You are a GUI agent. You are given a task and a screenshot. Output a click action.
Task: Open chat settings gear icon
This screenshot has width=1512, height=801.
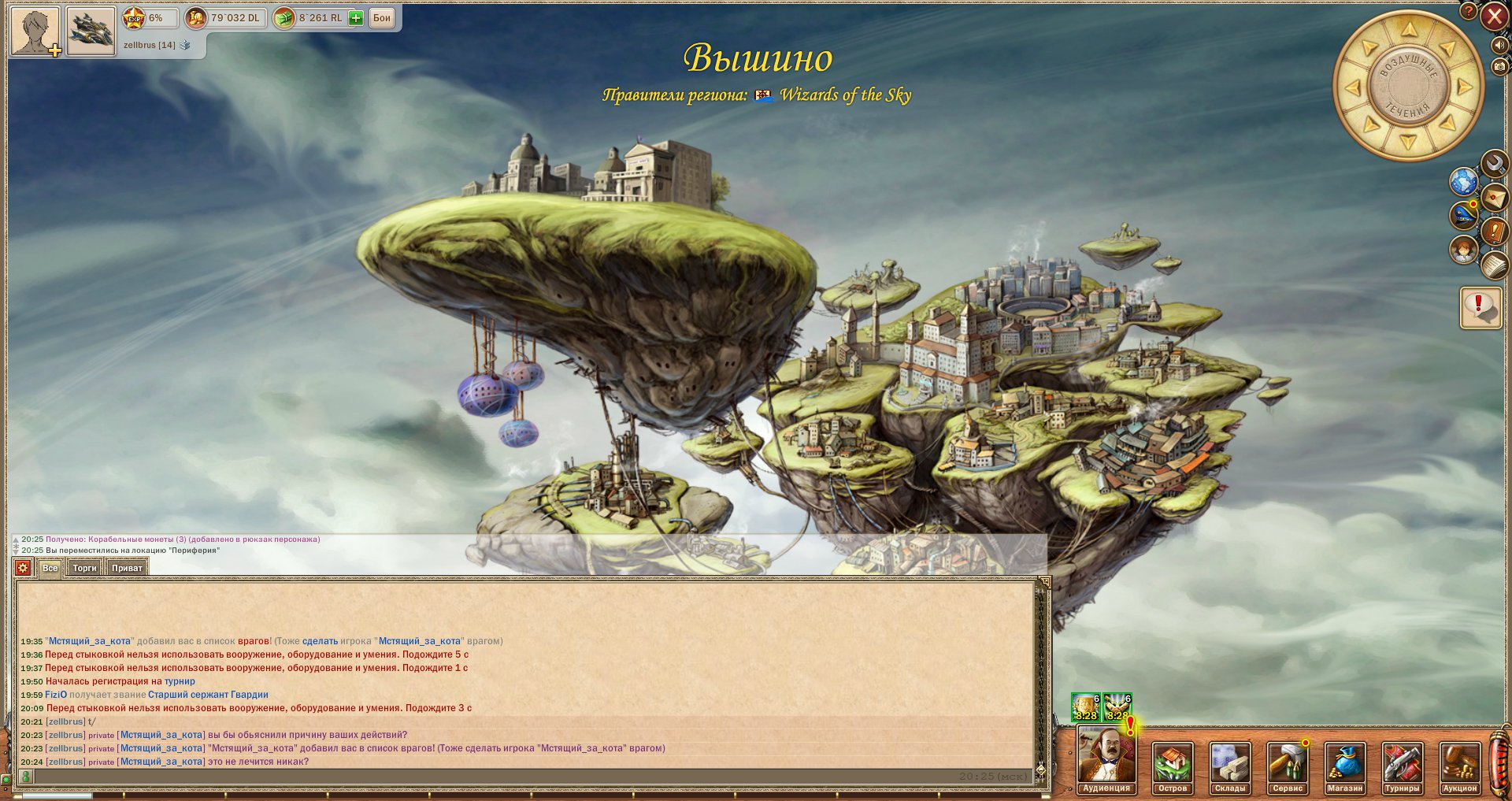(x=23, y=568)
